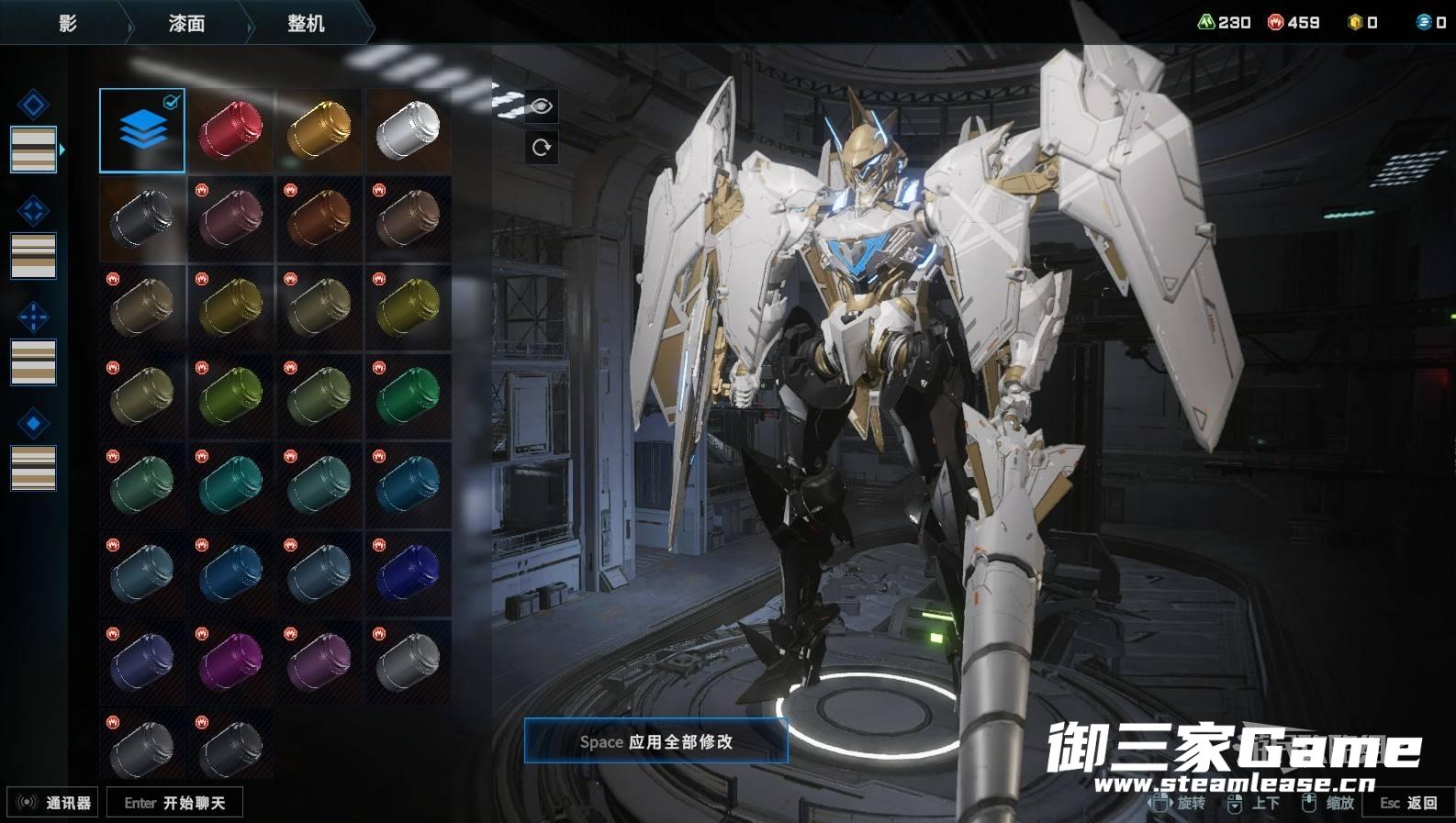This screenshot has width=1456, height=823.
Task: Switch to the 漆面 tab
Action: [x=186, y=23]
